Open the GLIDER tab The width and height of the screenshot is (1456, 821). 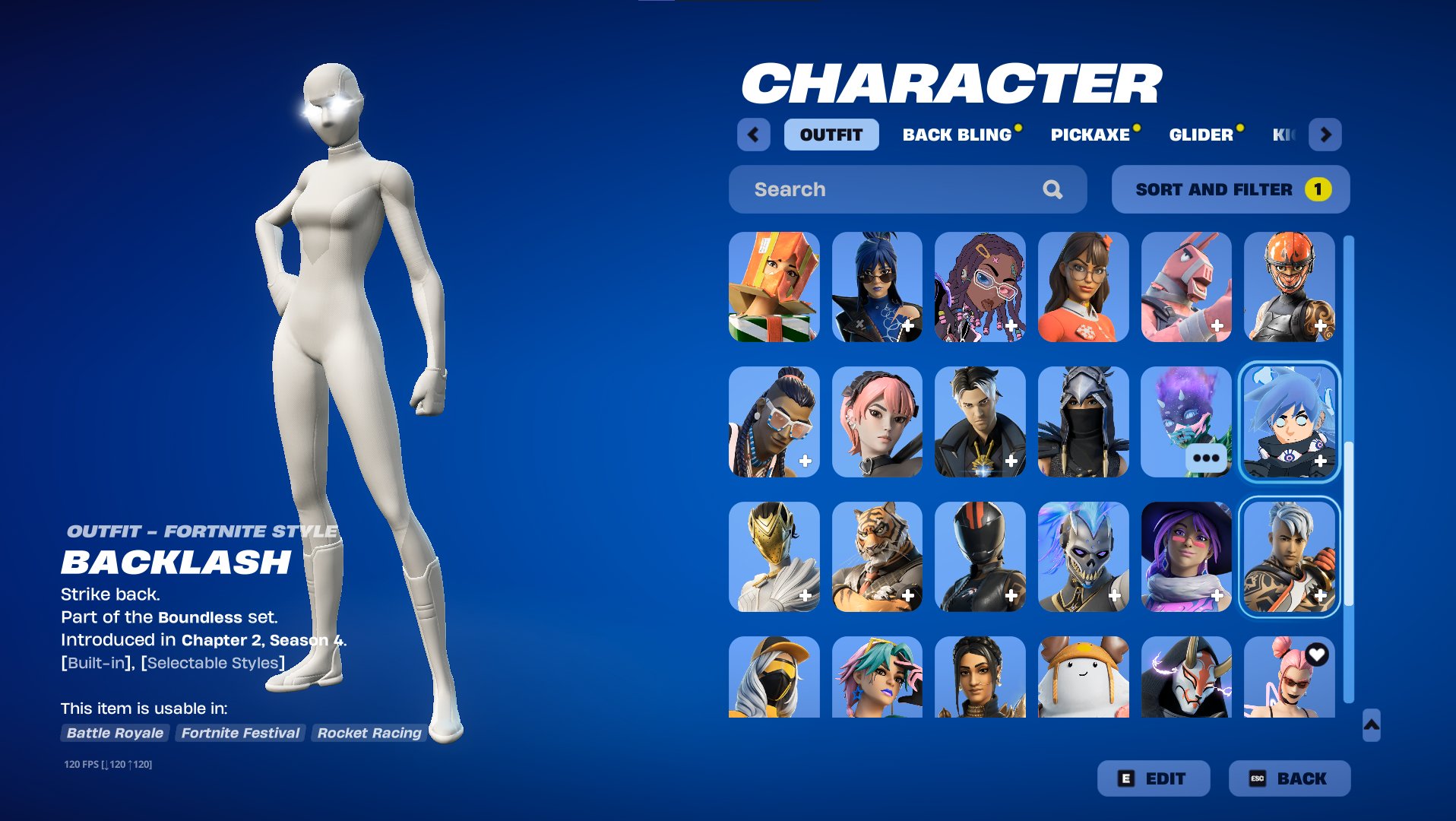tap(1201, 135)
